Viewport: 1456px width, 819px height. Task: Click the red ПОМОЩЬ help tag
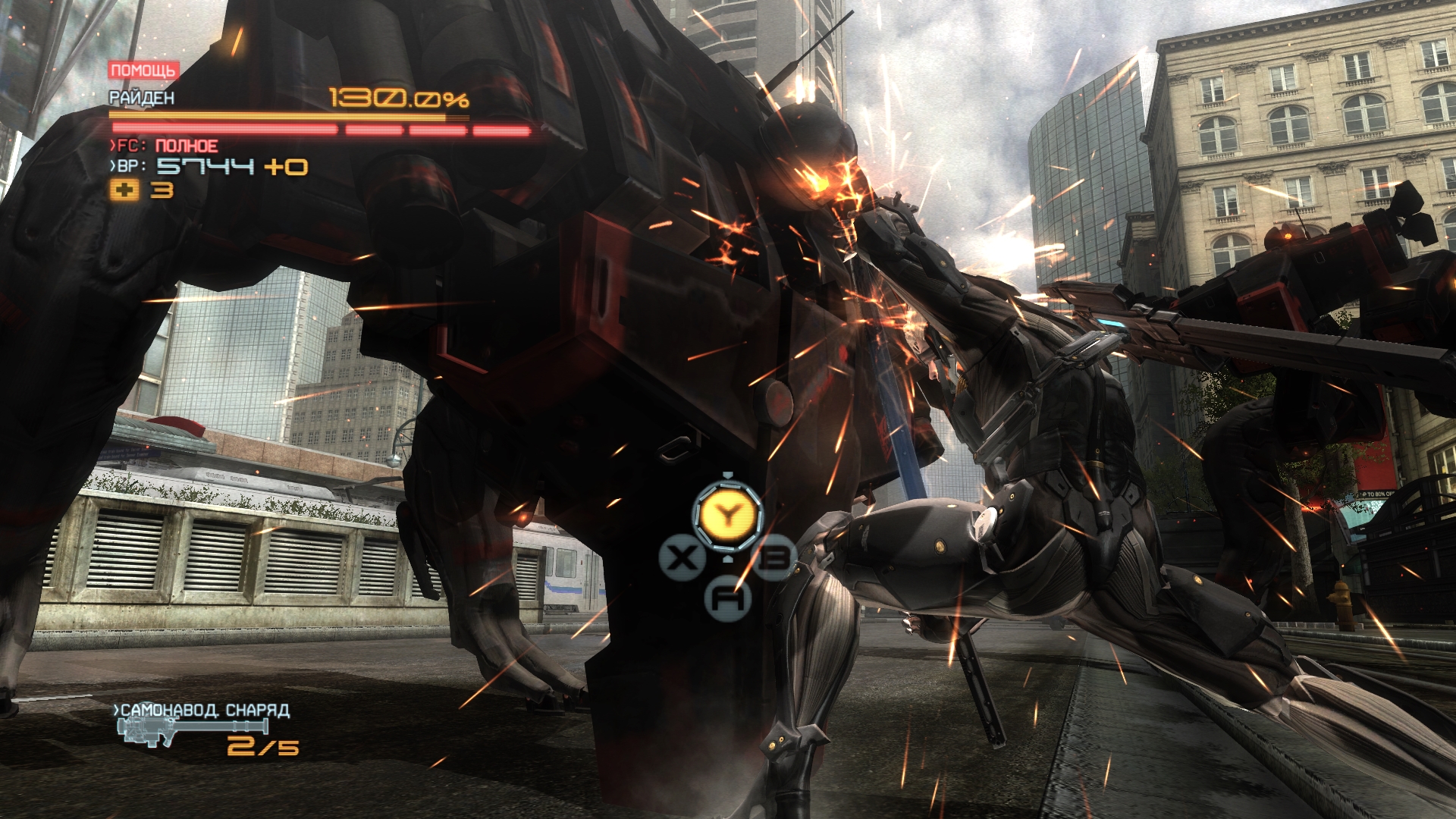143,71
